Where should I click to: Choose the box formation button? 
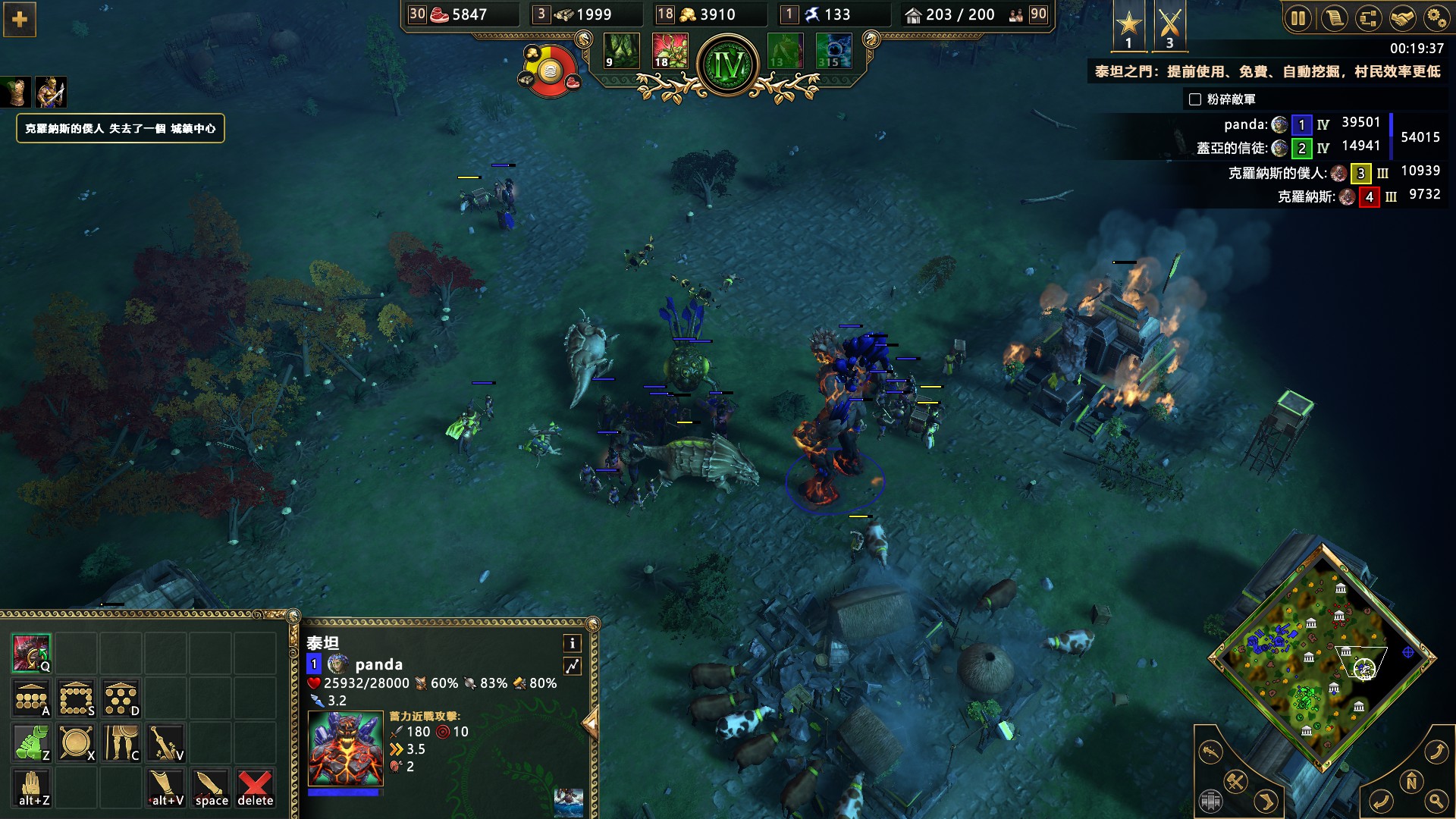[76, 698]
